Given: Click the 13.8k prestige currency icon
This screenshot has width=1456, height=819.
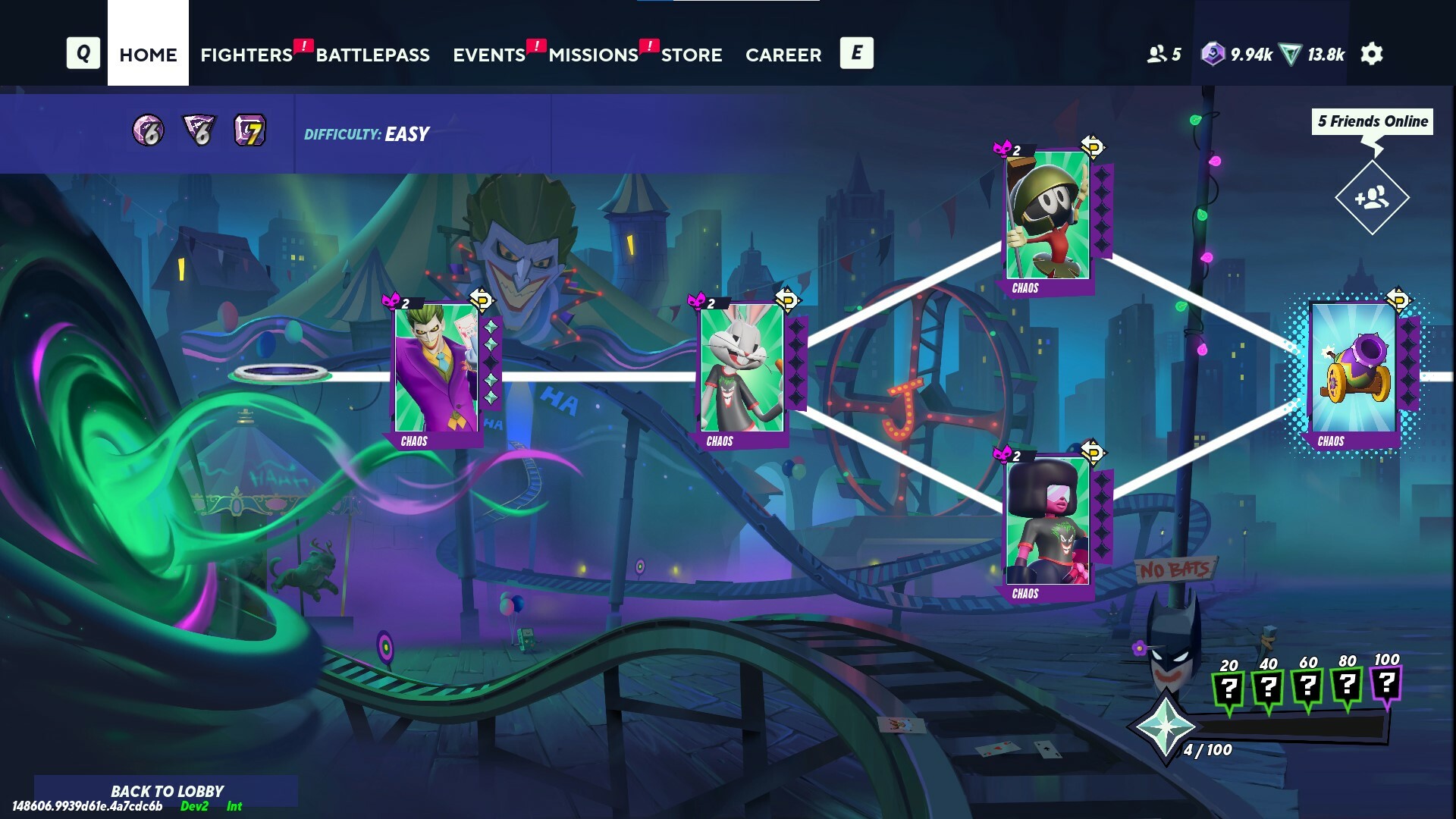Looking at the screenshot, I should coord(1291,53).
